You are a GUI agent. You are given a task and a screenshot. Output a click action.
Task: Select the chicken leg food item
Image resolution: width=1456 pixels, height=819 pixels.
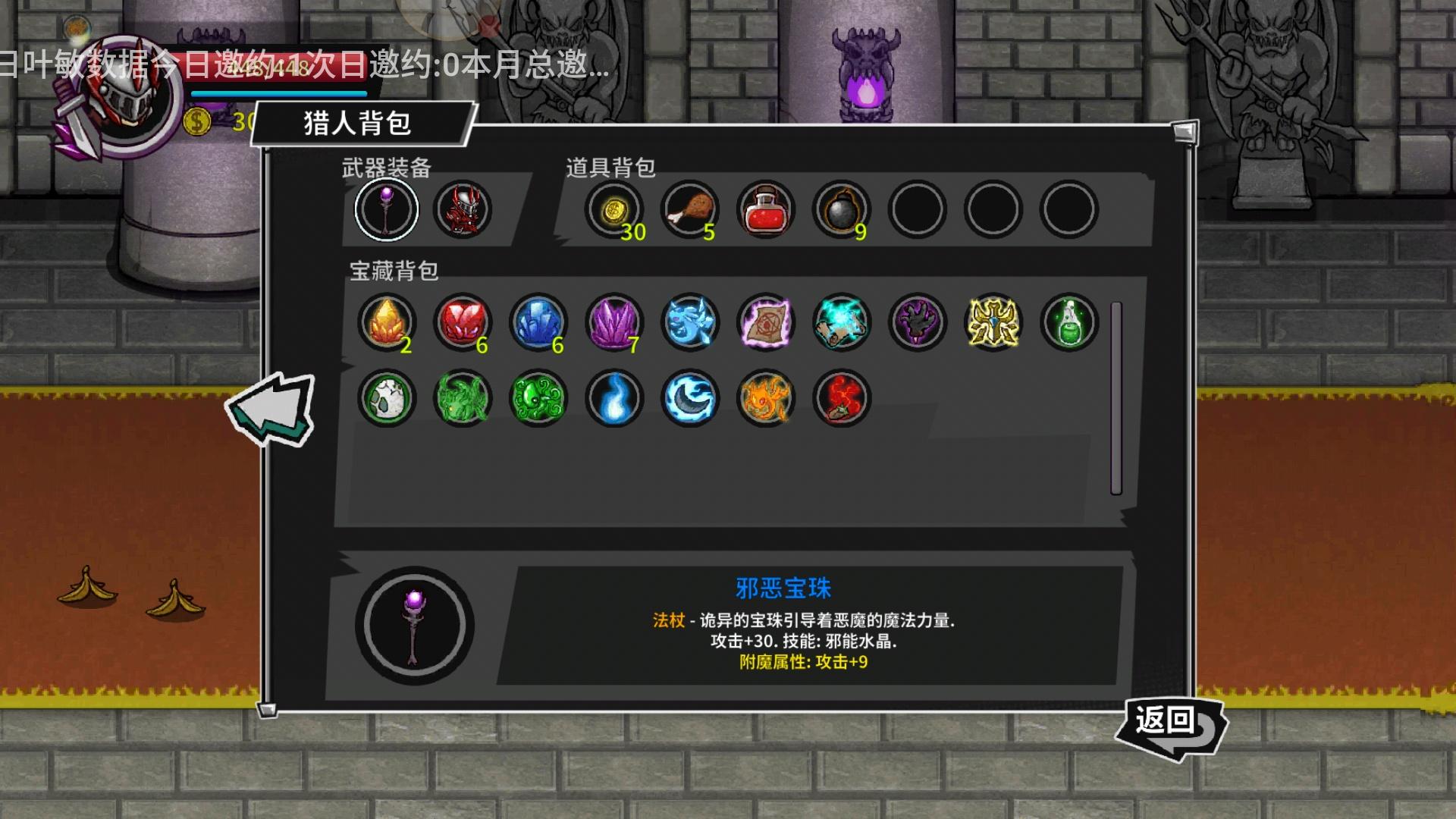(x=690, y=210)
